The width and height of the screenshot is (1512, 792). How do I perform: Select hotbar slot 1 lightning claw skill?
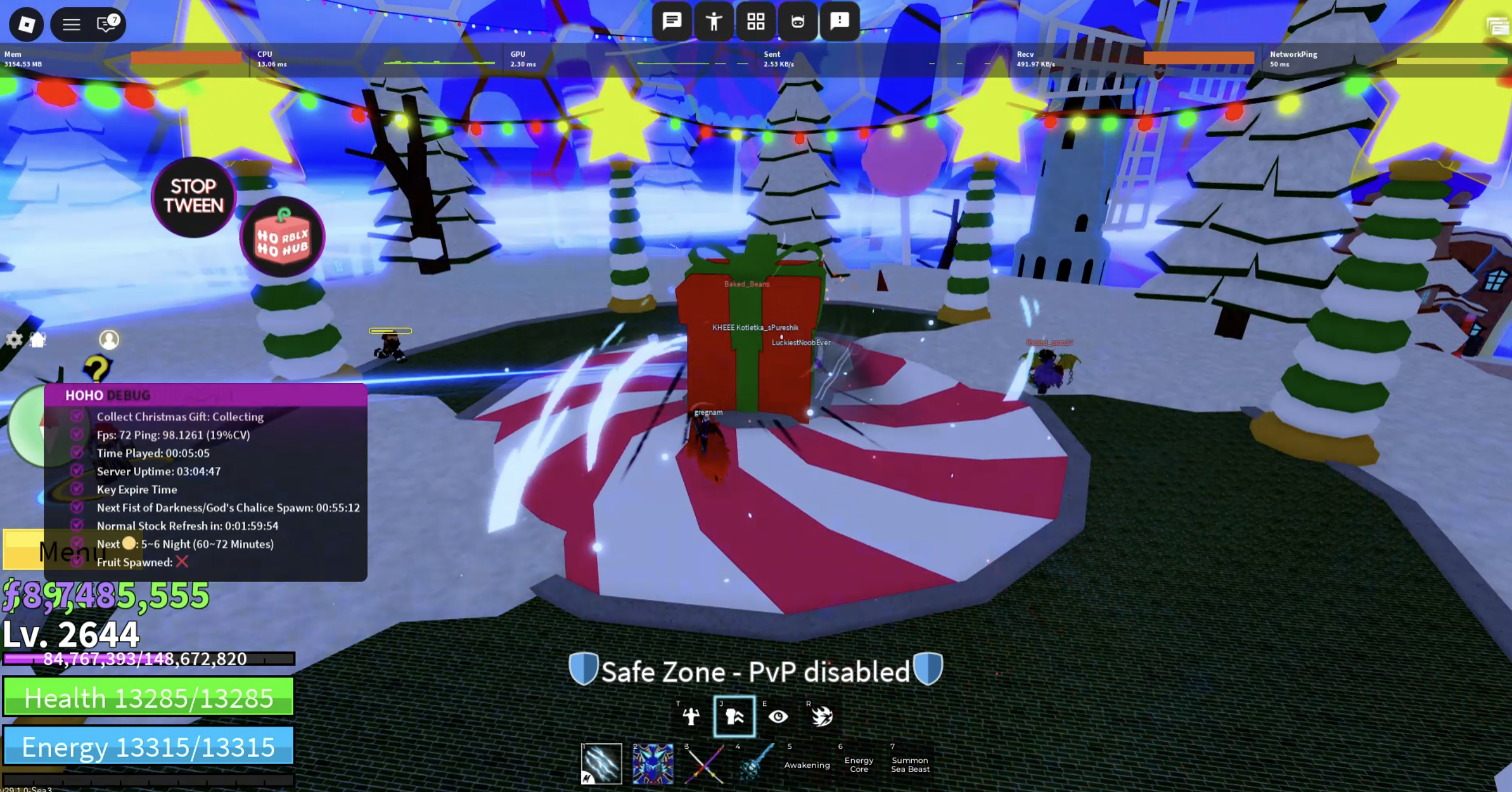coord(601,766)
